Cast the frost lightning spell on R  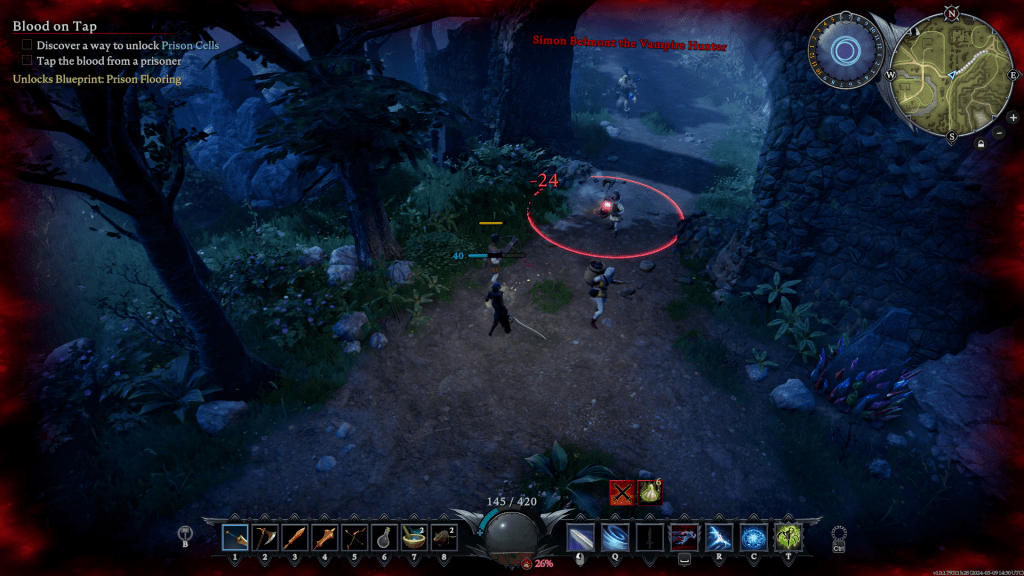pos(720,537)
